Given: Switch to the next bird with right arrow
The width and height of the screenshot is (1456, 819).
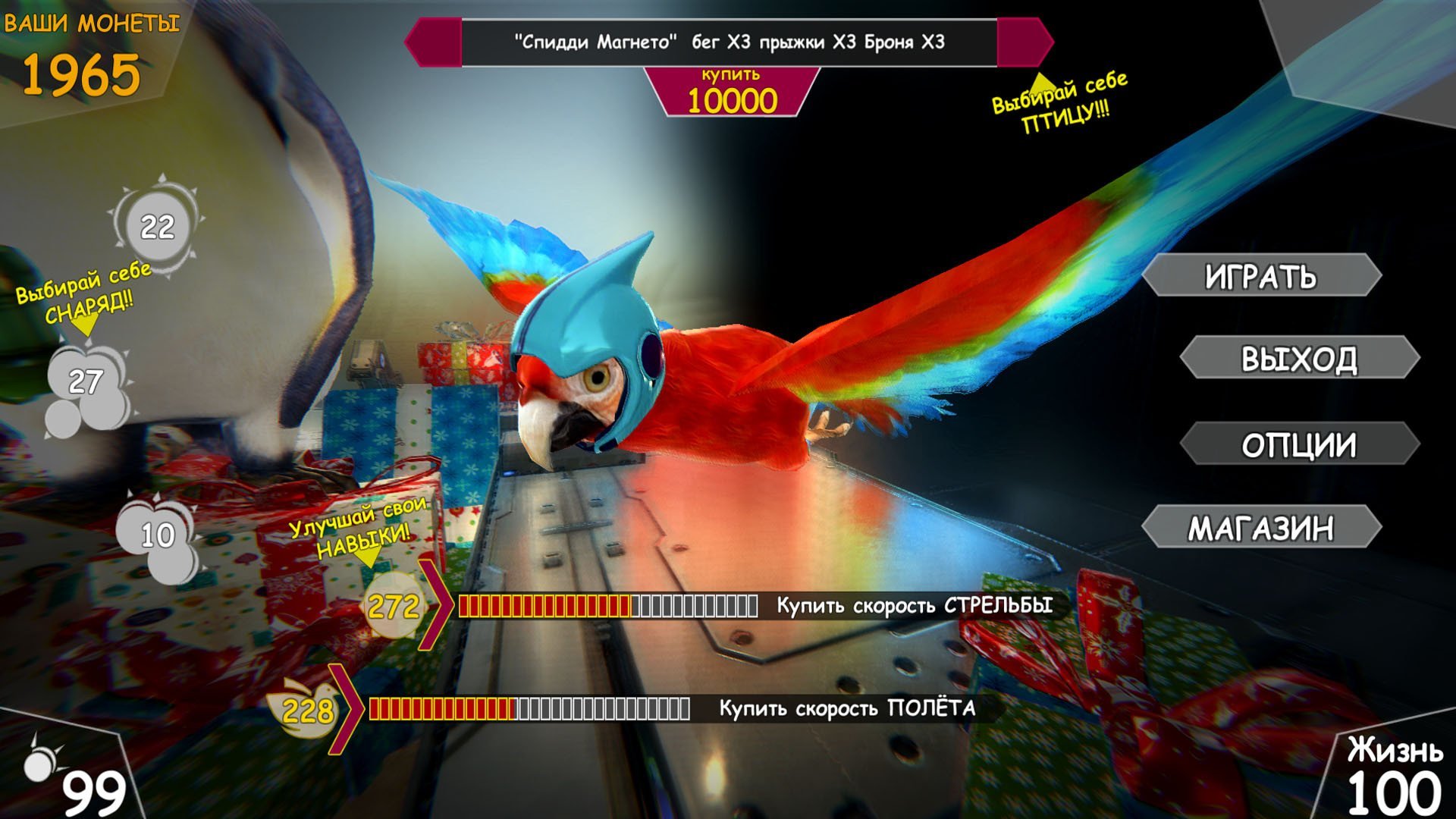Looking at the screenshot, I should [1025, 42].
